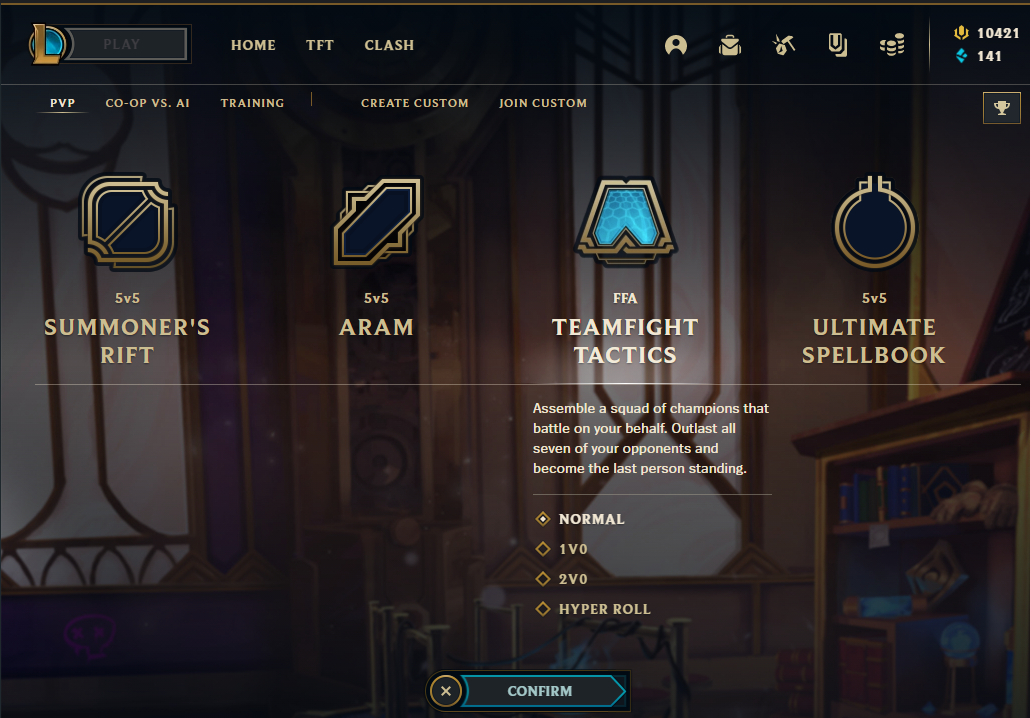Open the Collection backpack icon
Image resolution: width=1030 pixels, height=718 pixels.
point(730,45)
